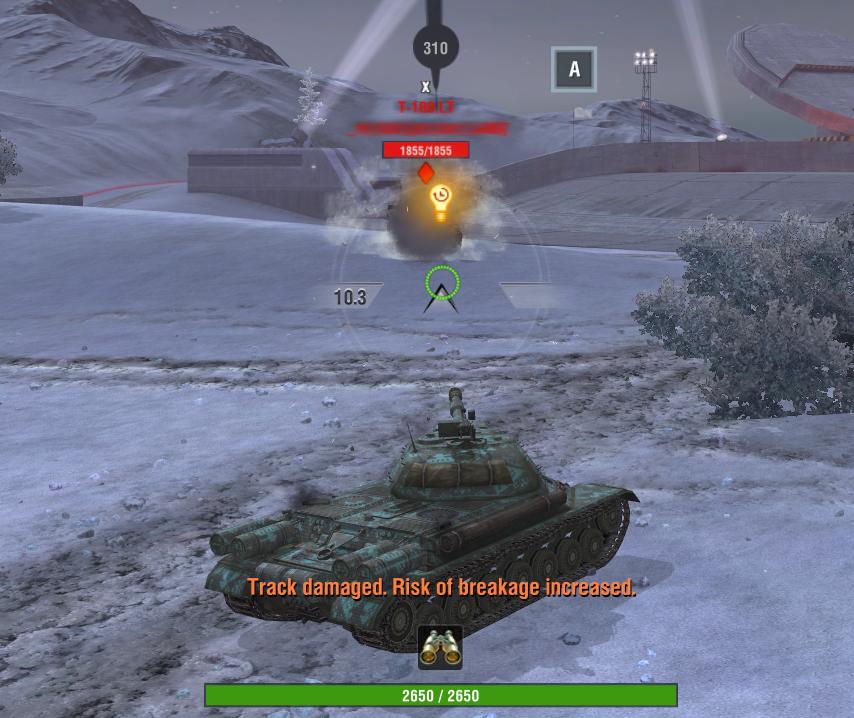854x718 pixels.
Task: Click the binoculars equipment icon
Action: coord(440,647)
